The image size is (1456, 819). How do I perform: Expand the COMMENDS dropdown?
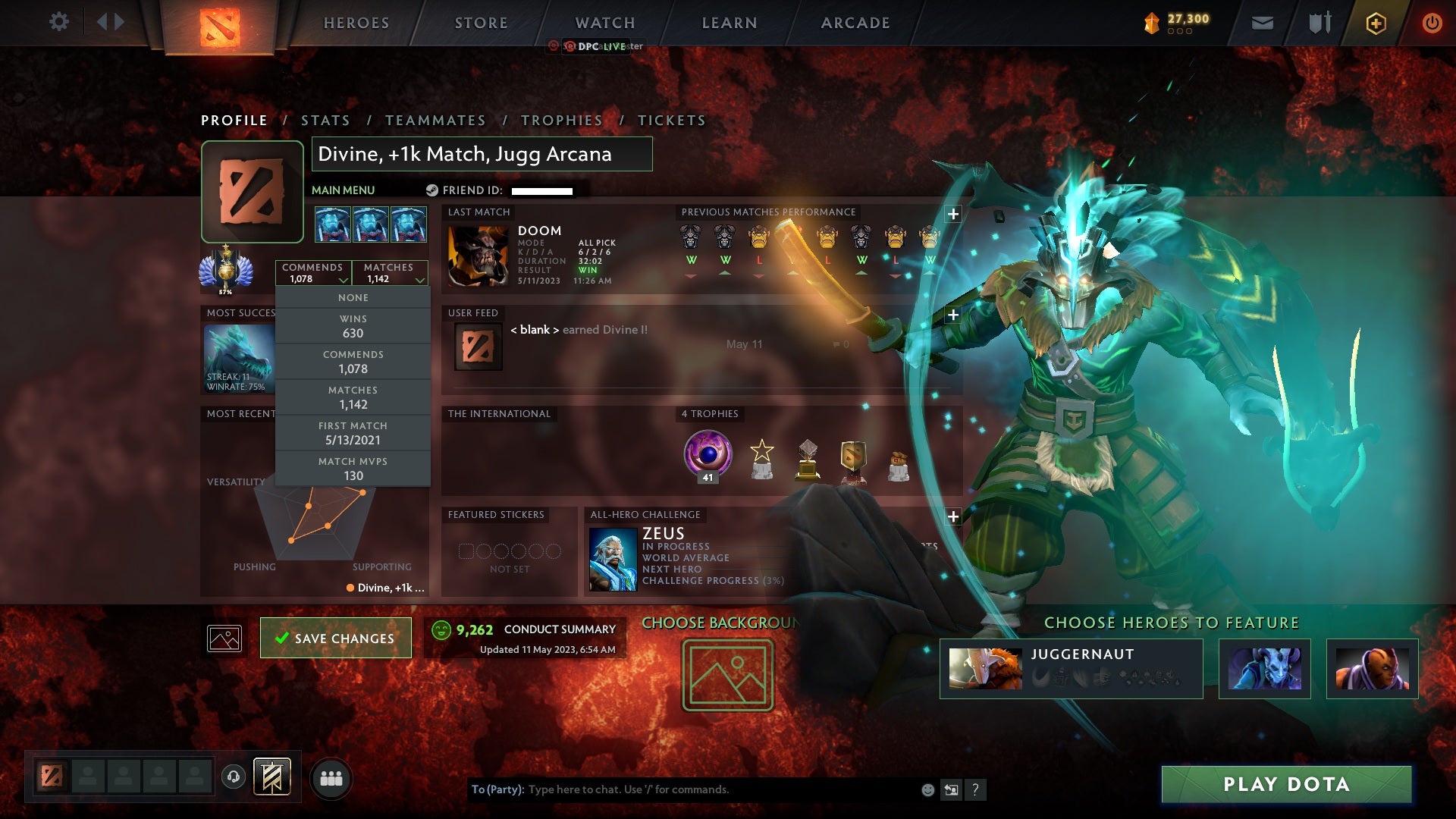pyautogui.click(x=314, y=273)
